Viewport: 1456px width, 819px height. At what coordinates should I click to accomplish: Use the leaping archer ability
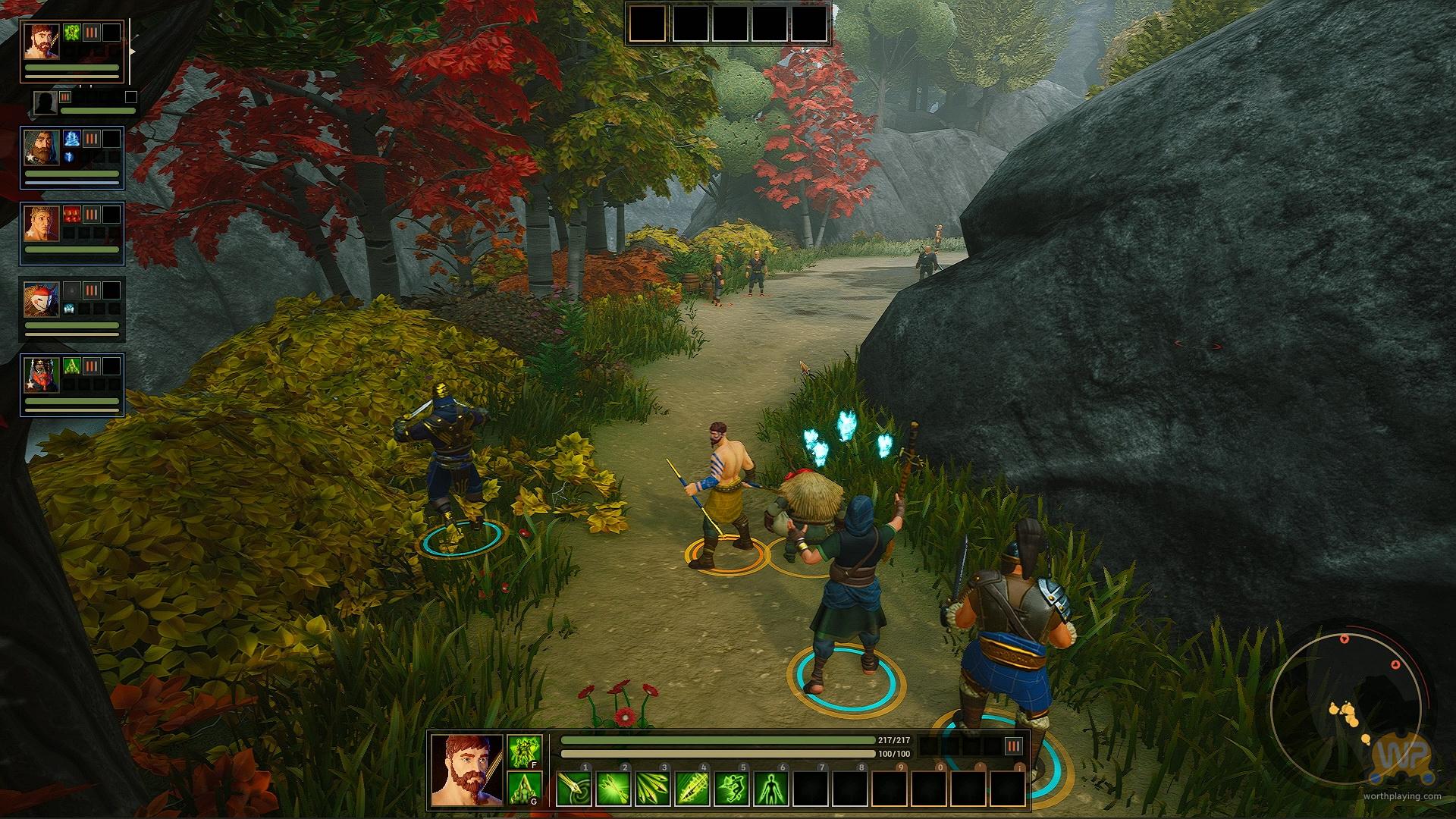(x=731, y=789)
